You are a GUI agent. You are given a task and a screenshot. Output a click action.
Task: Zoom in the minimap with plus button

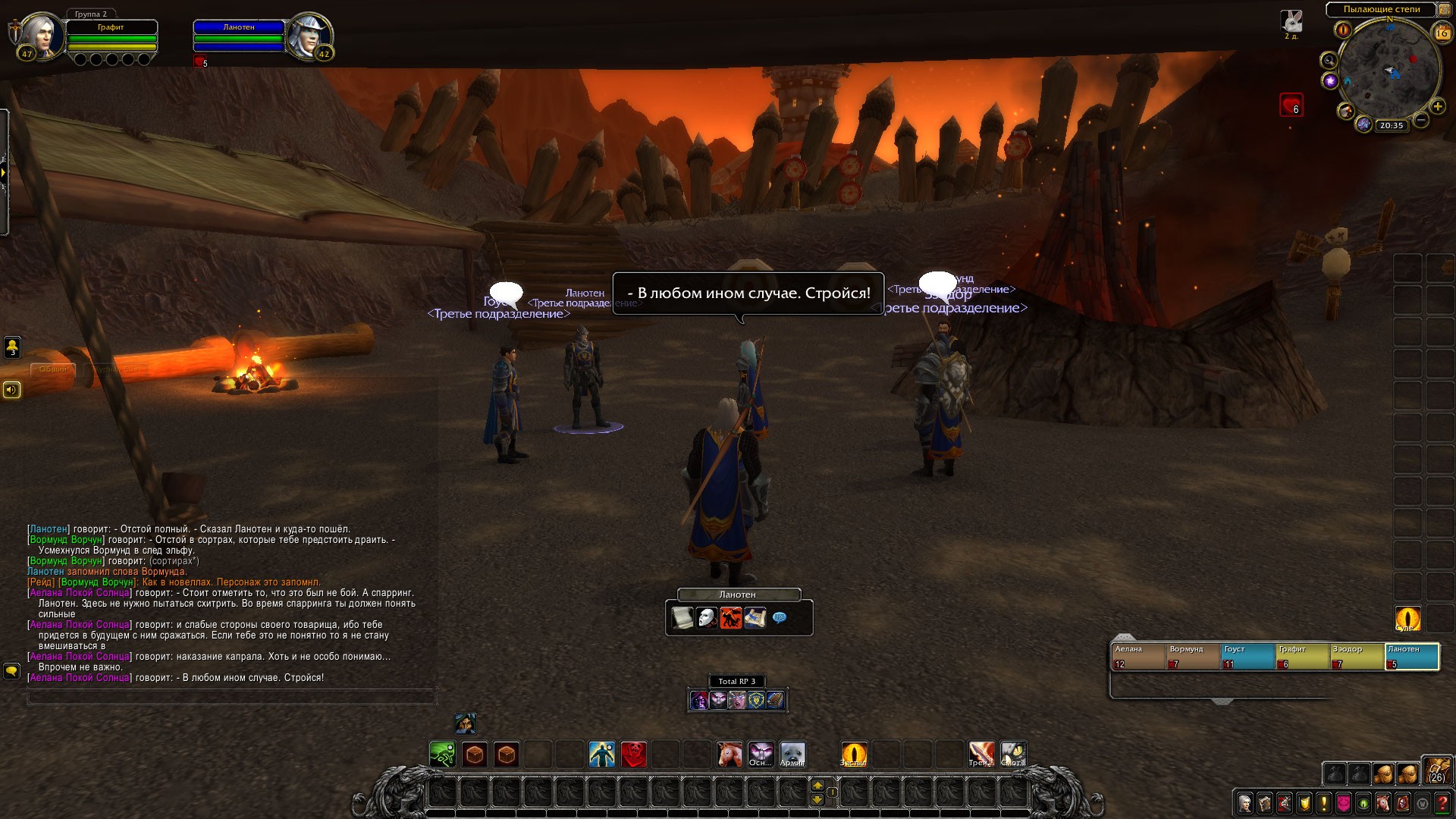coord(1437,107)
